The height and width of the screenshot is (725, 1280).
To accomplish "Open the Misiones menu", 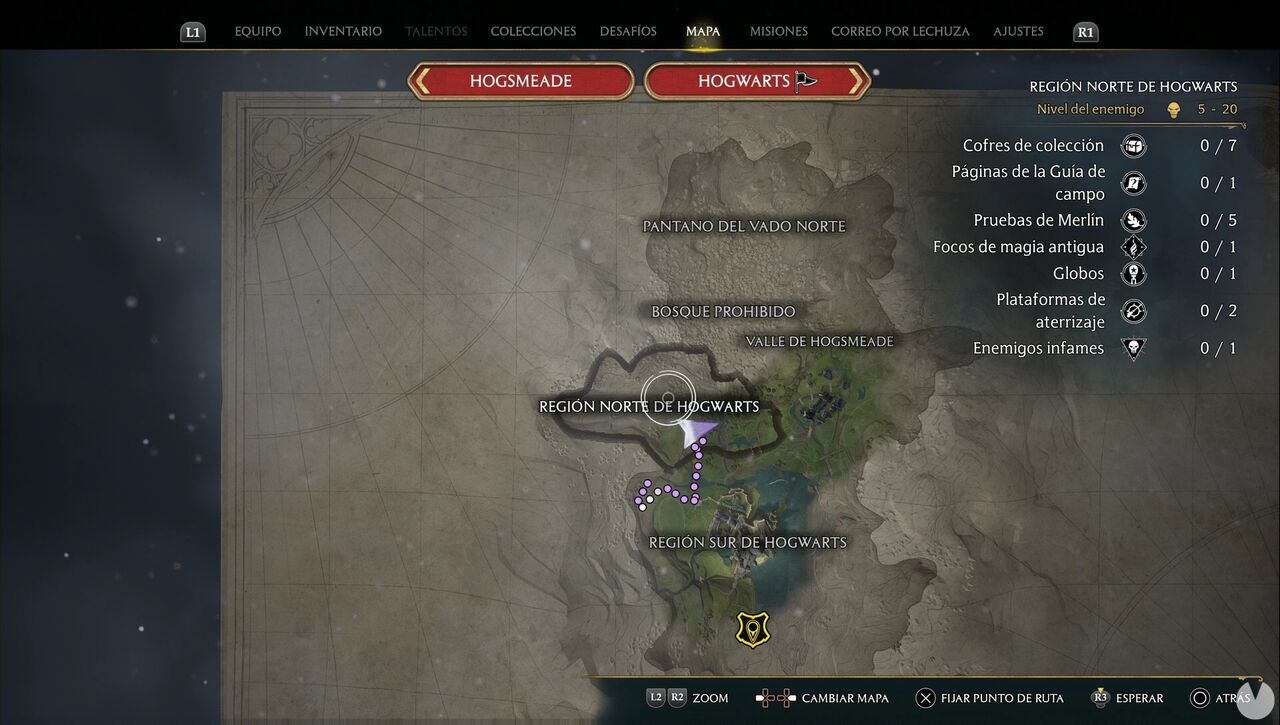I will (x=778, y=31).
